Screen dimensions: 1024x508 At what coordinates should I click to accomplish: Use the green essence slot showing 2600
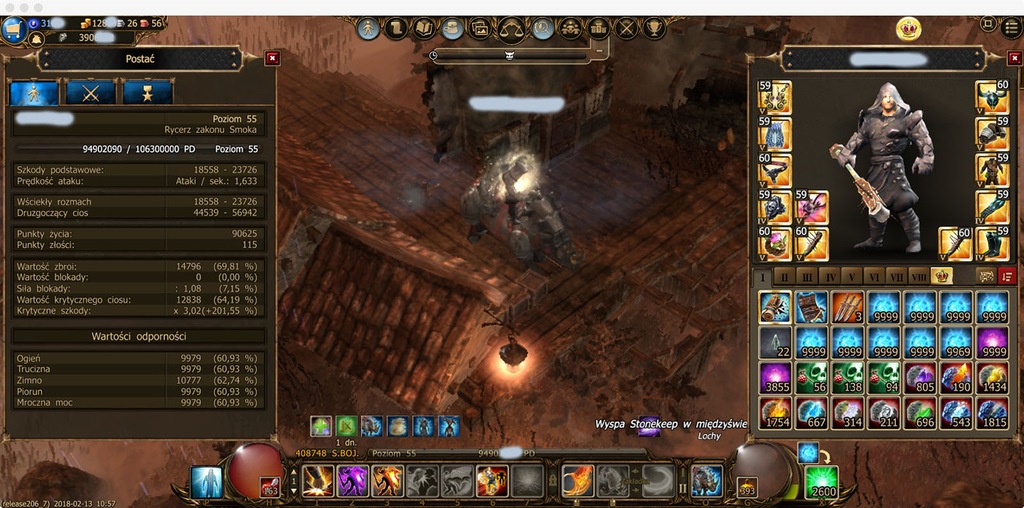[x=822, y=481]
